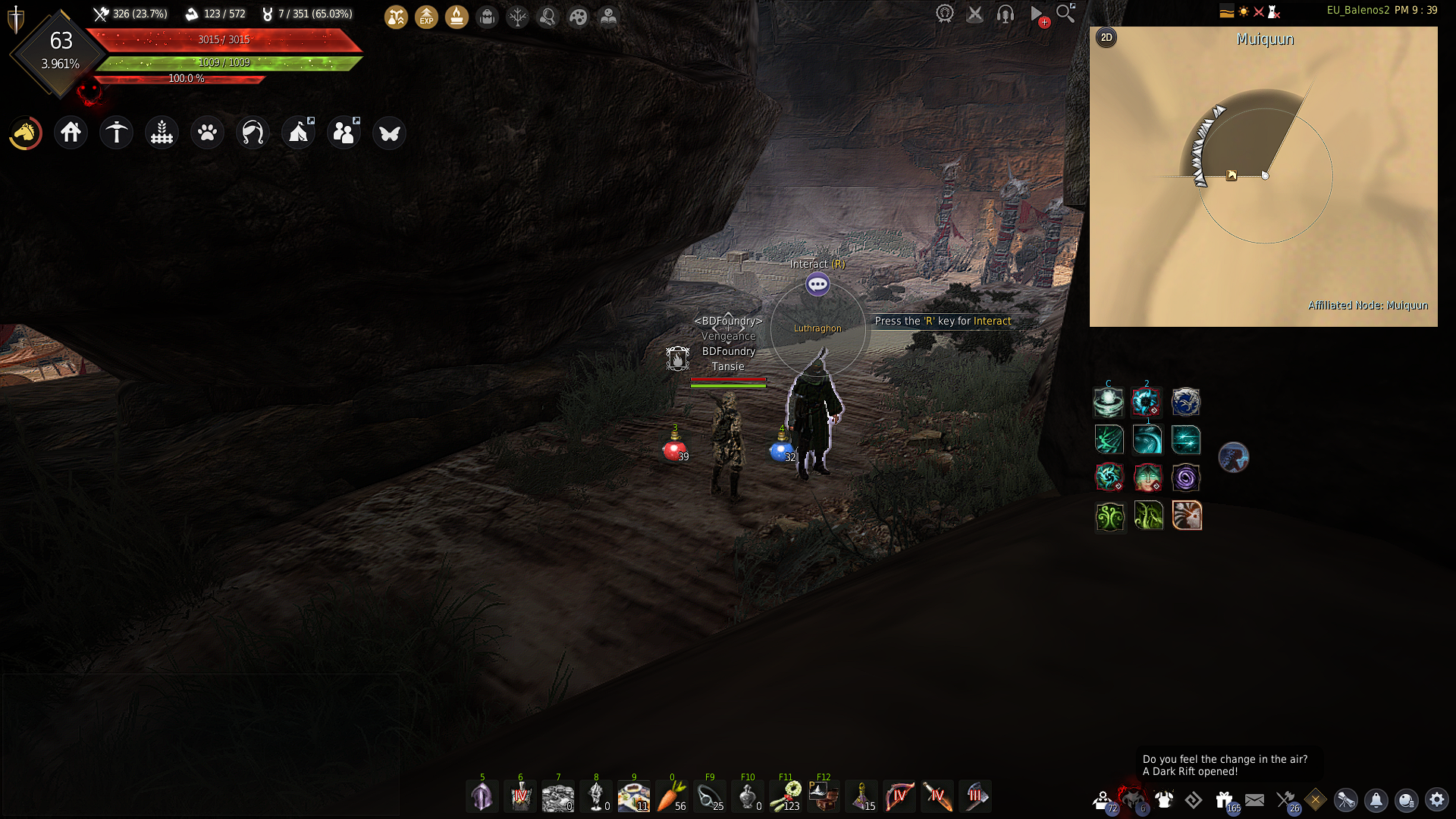
Task: Click the bell notifications button
Action: click(x=1376, y=800)
